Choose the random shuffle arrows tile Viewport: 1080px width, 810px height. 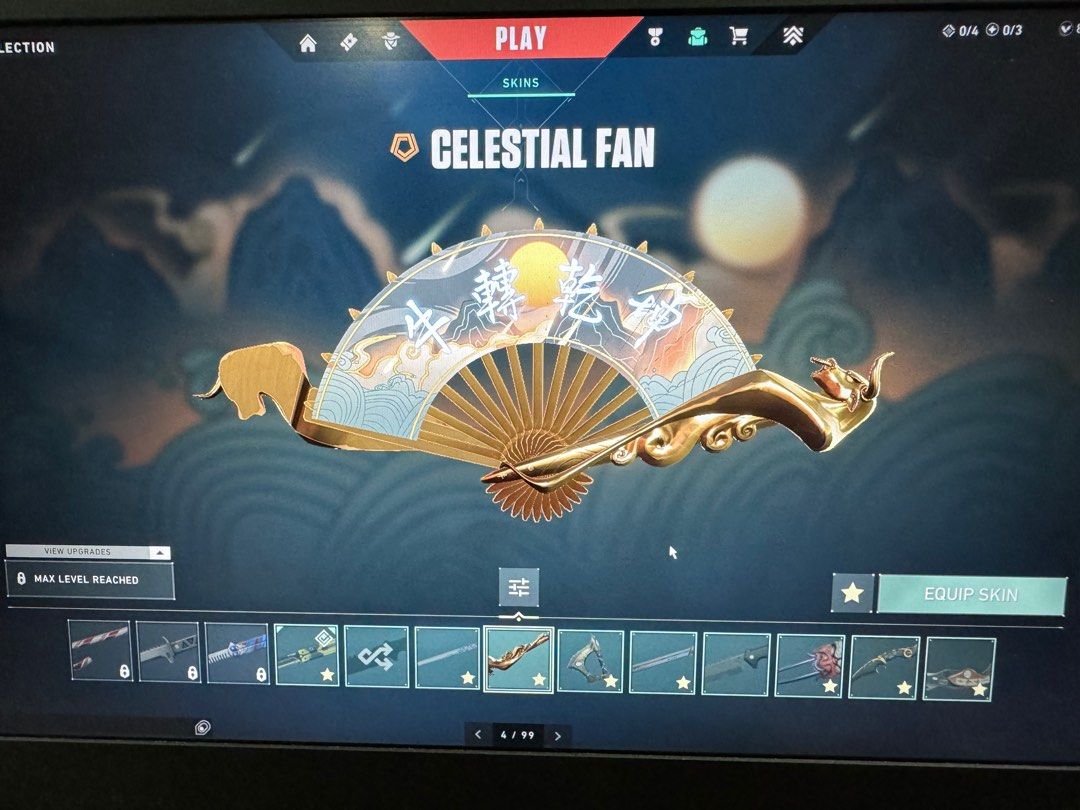[376, 657]
